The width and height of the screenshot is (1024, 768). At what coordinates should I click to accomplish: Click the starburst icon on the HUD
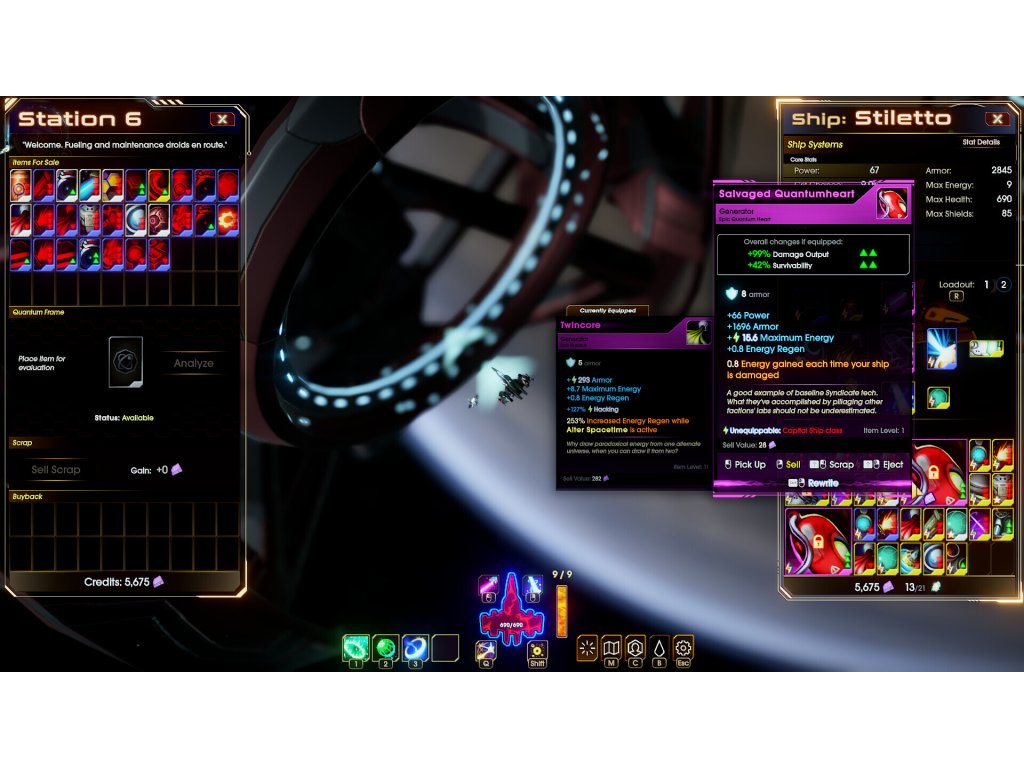(587, 648)
